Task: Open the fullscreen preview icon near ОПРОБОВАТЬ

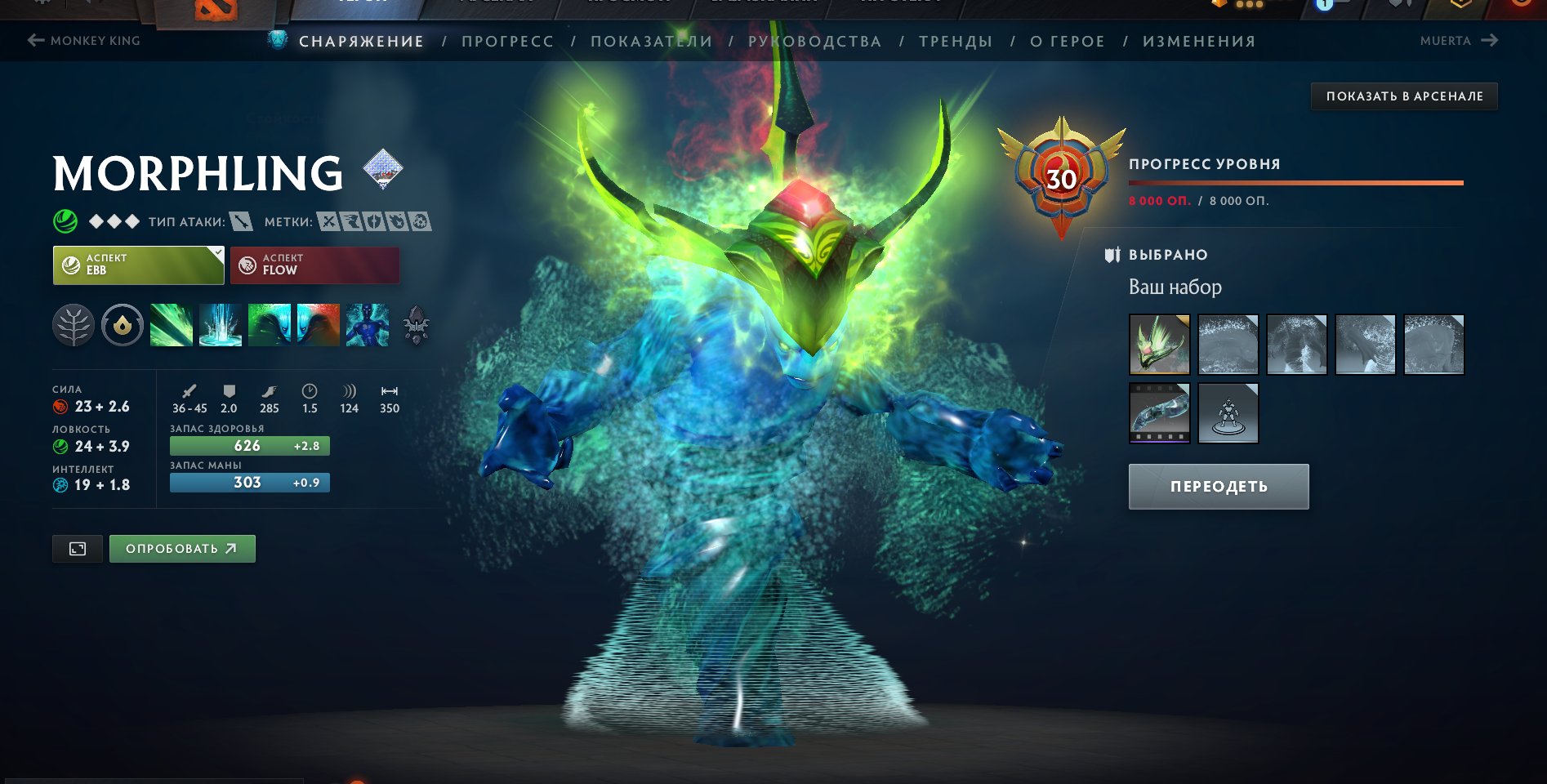Action: pyautogui.click(x=78, y=549)
